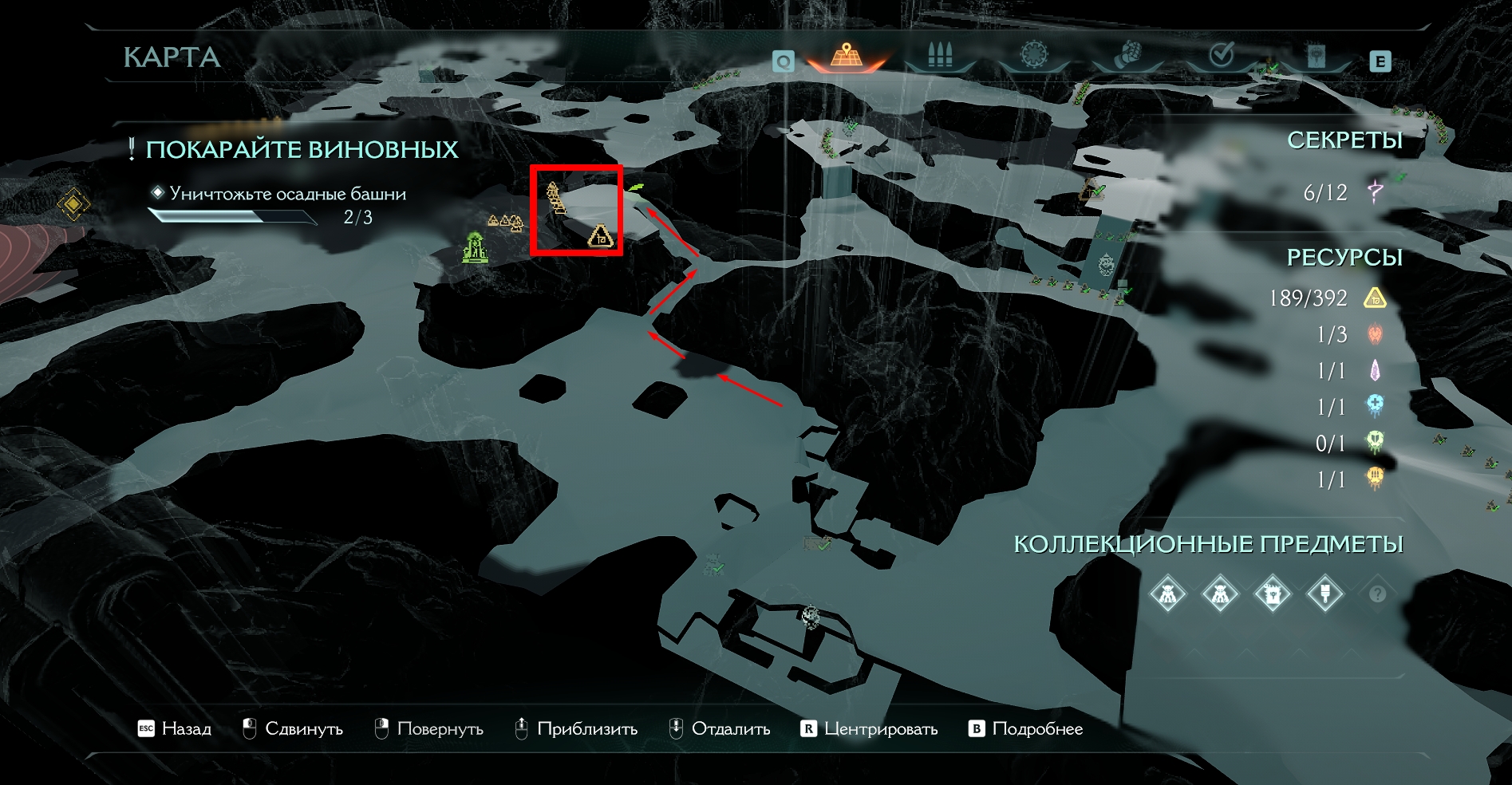Open the checkmark circle tab
This screenshot has height=785, width=1512.
click(x=1222, y=54)
